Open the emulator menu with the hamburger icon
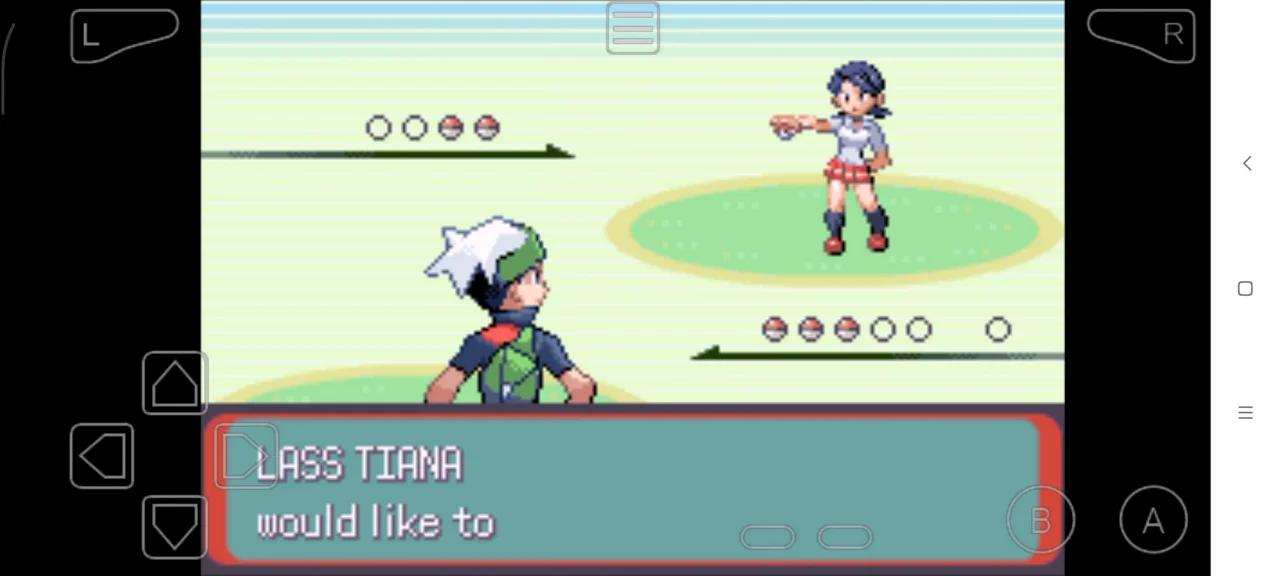This screenshot has width=1280, height=576. coord(633,28)
